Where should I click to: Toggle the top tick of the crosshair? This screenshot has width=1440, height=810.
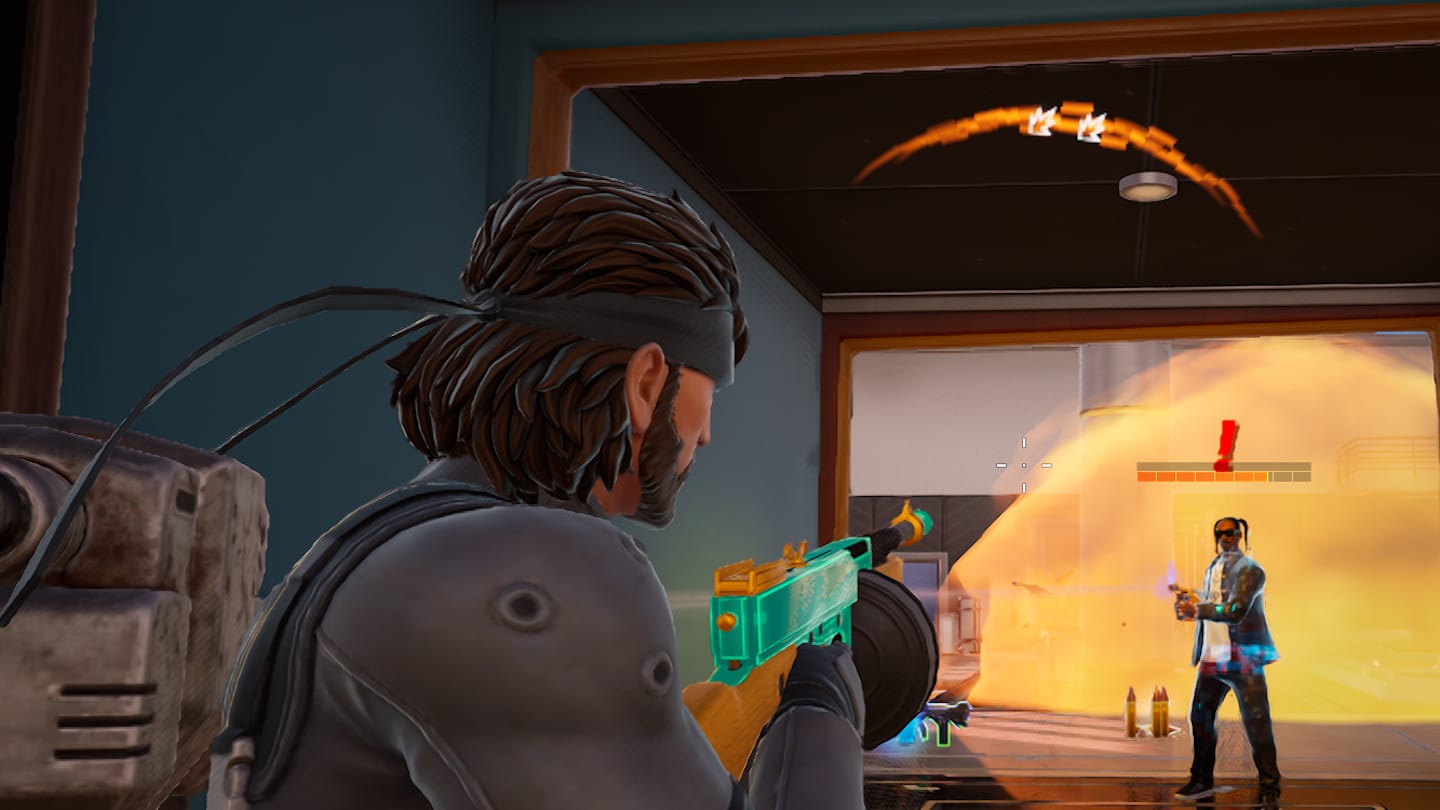click(1024, 442)
